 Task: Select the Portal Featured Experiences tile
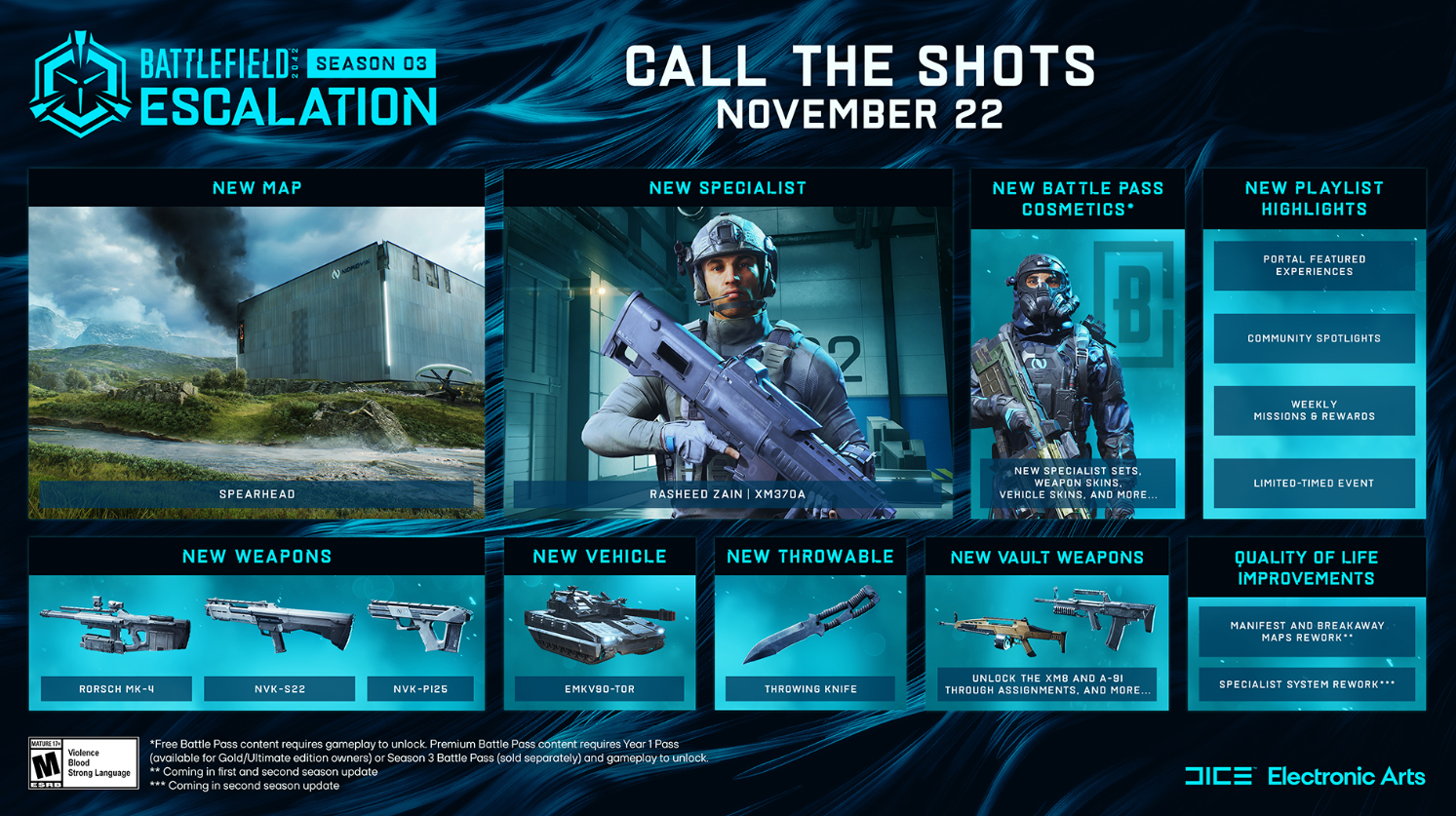coord(1314,265)
